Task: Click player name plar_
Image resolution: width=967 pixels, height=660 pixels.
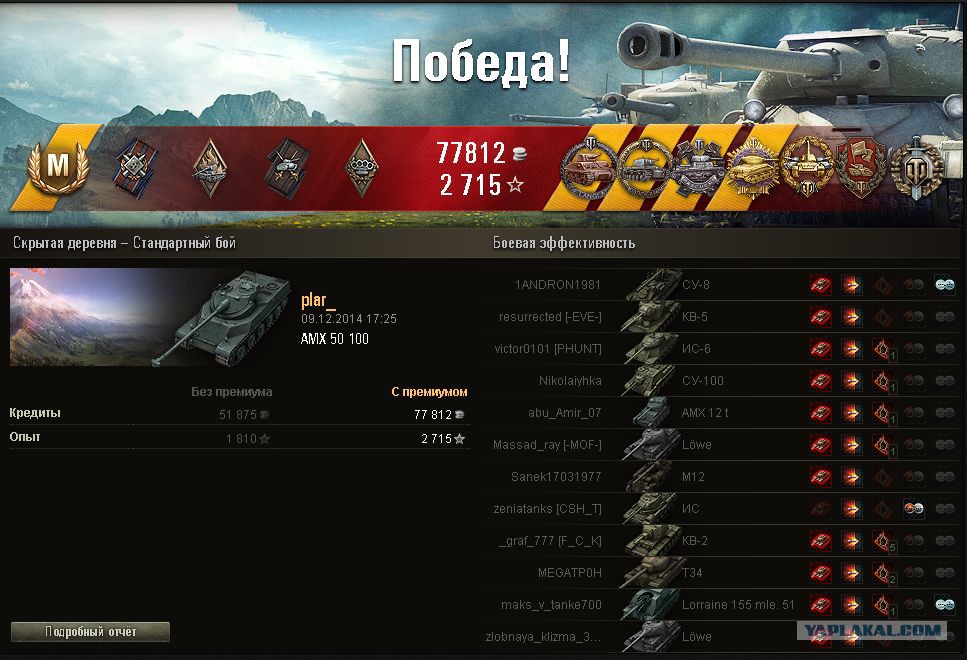Action: (x=319, y=300)
